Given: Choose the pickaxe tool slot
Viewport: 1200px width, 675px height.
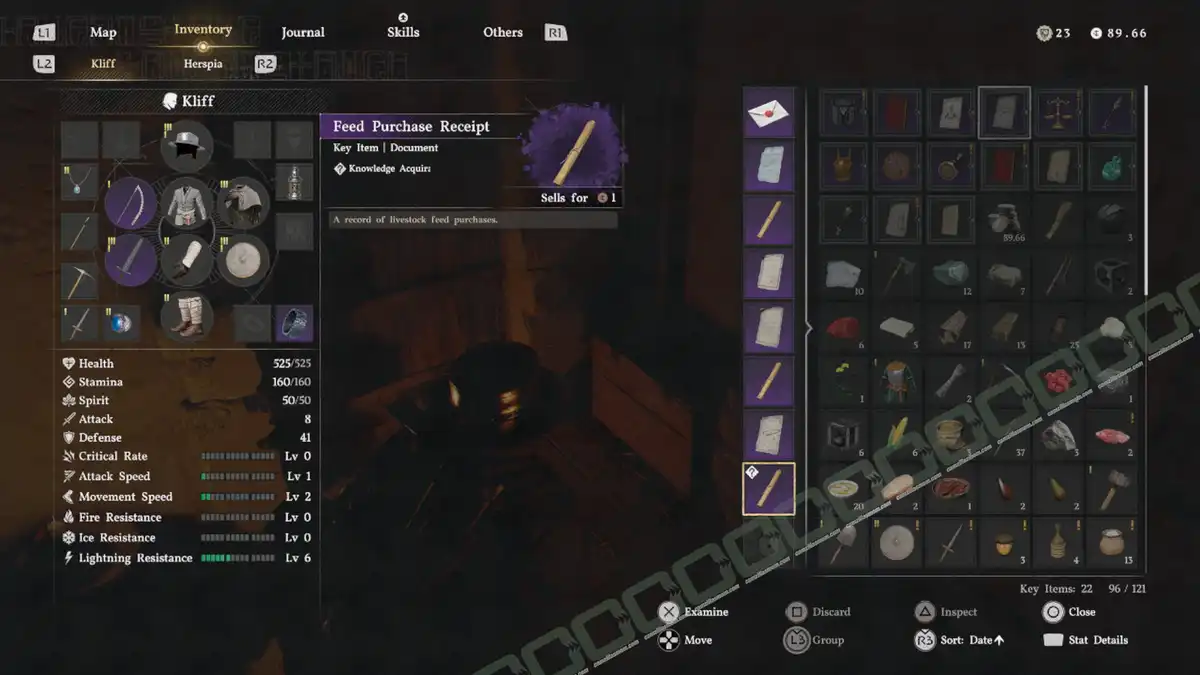Looking at the screenshot, I should [79, 281].
